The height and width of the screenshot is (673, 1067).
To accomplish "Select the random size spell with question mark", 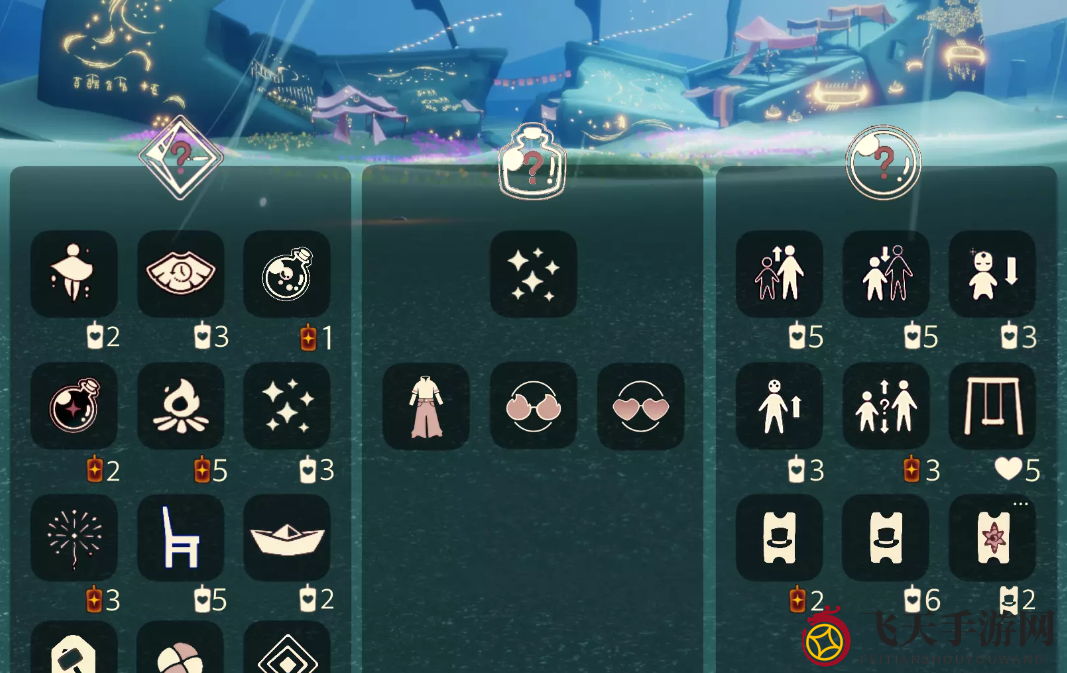I will point(885,405).
